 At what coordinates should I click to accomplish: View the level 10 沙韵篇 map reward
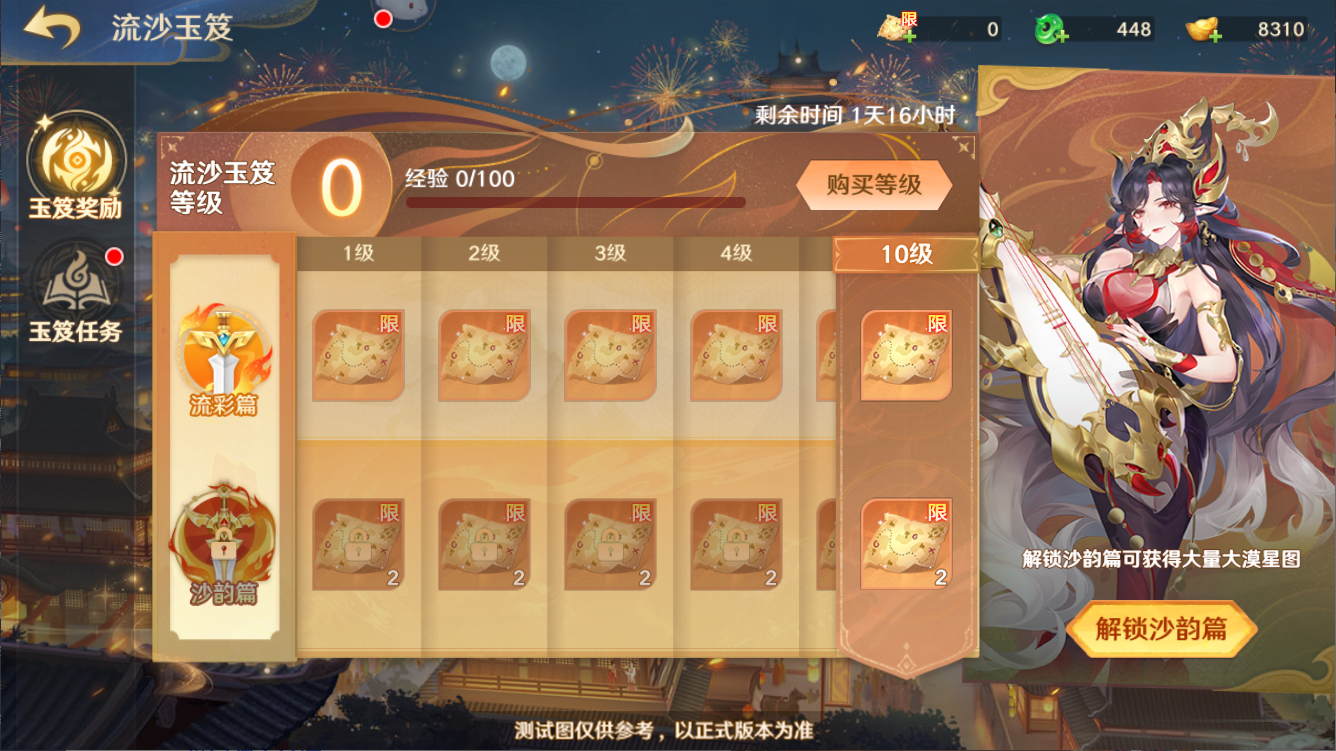(906, 545)
